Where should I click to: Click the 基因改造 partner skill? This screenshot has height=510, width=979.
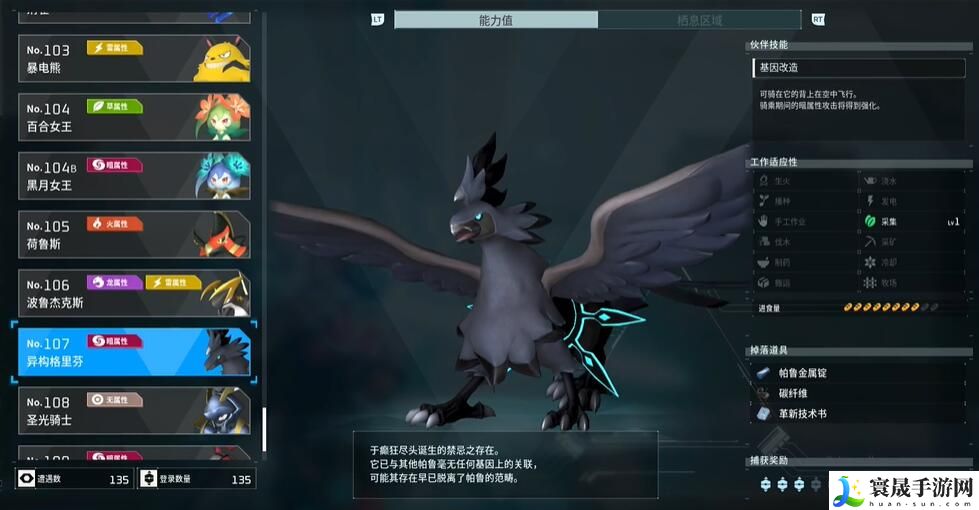point(861,68)
